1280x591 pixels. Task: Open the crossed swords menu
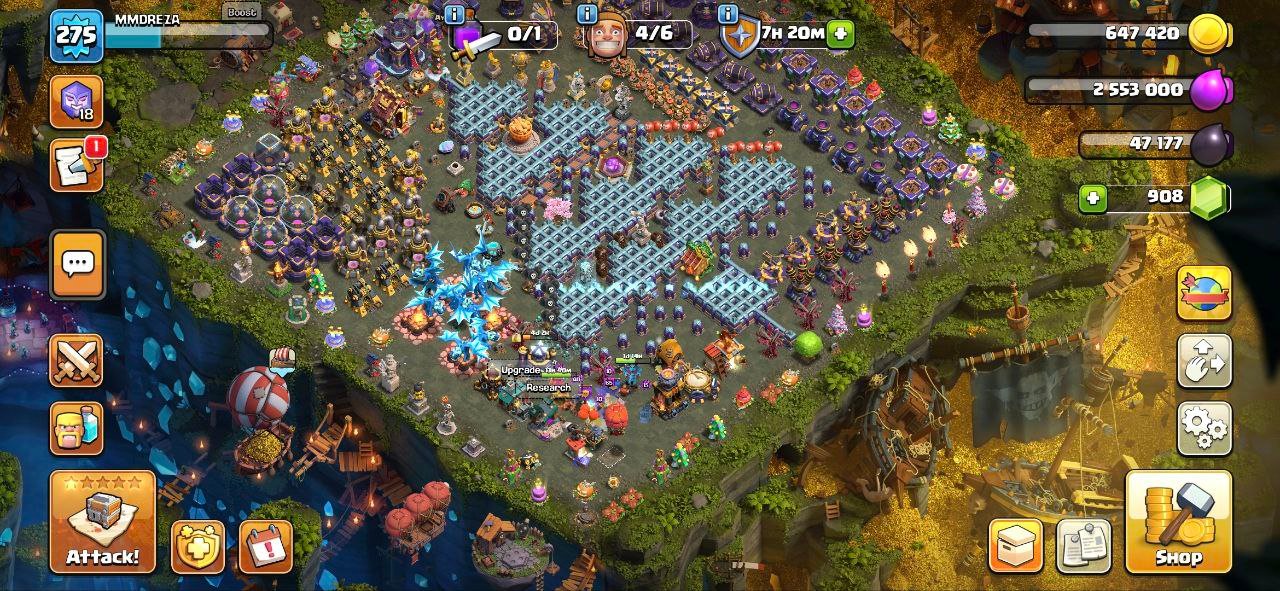pos(77,360)
